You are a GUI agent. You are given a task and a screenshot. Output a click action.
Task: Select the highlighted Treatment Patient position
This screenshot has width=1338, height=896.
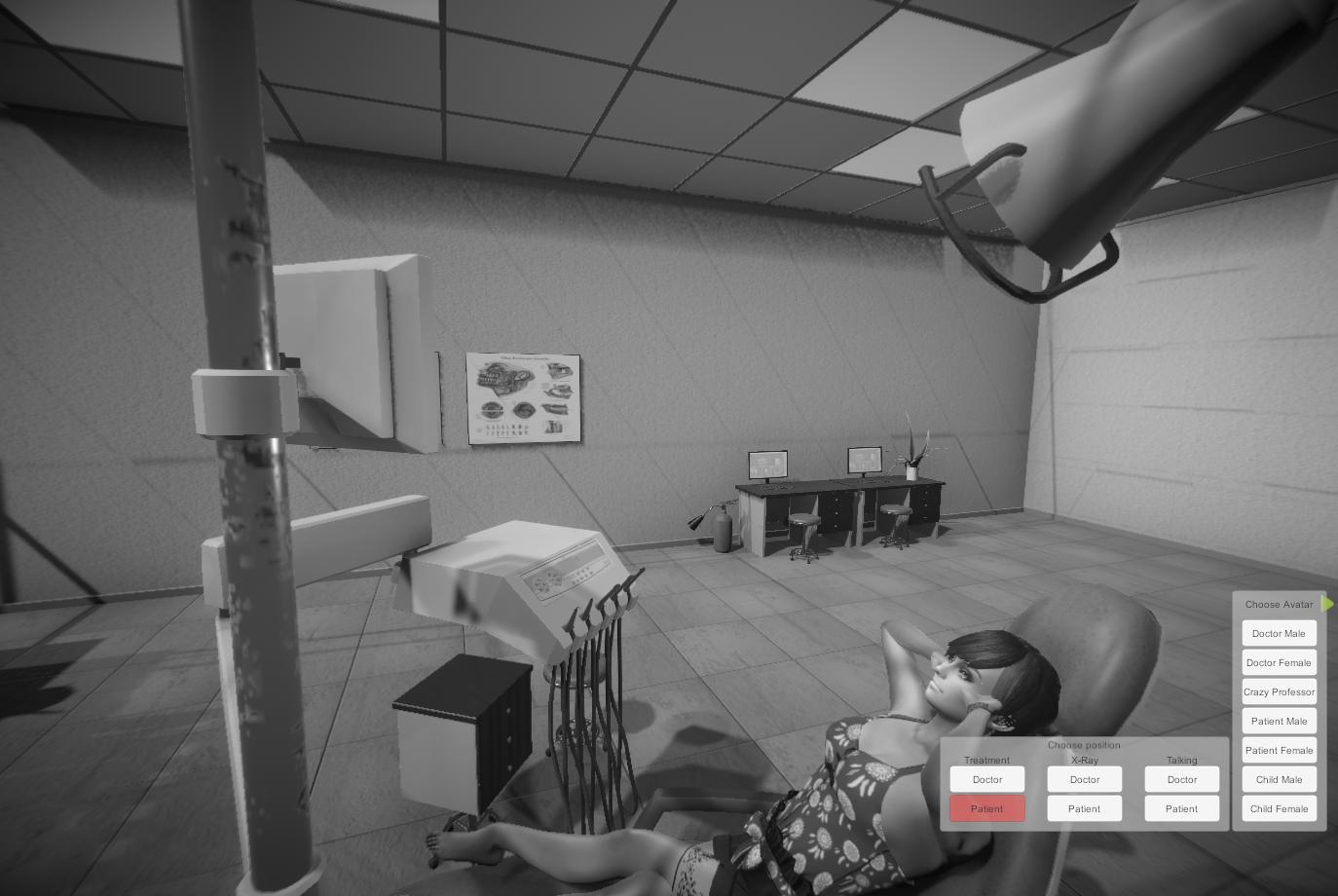987,808
